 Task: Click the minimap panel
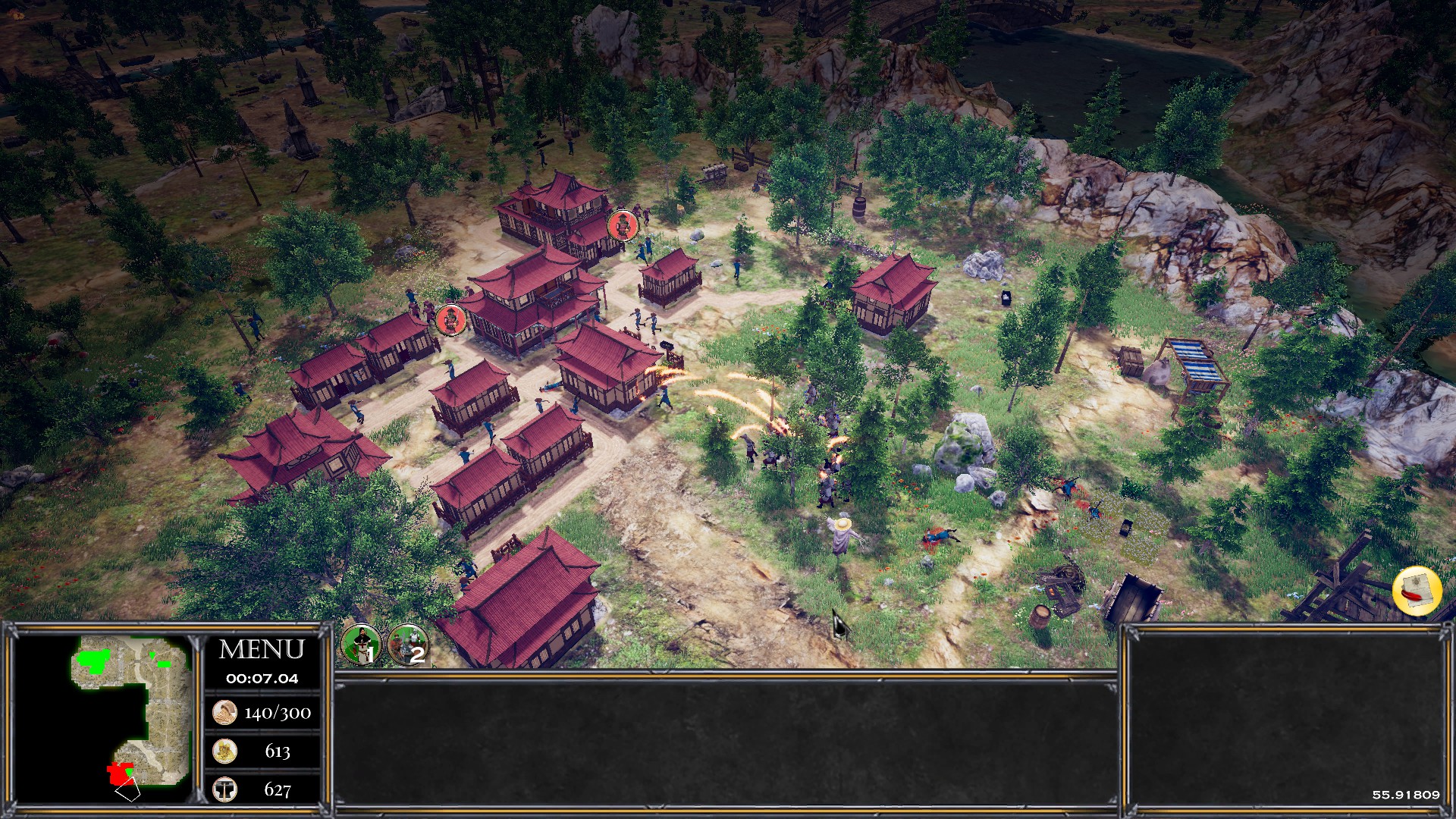click(102, 718)
